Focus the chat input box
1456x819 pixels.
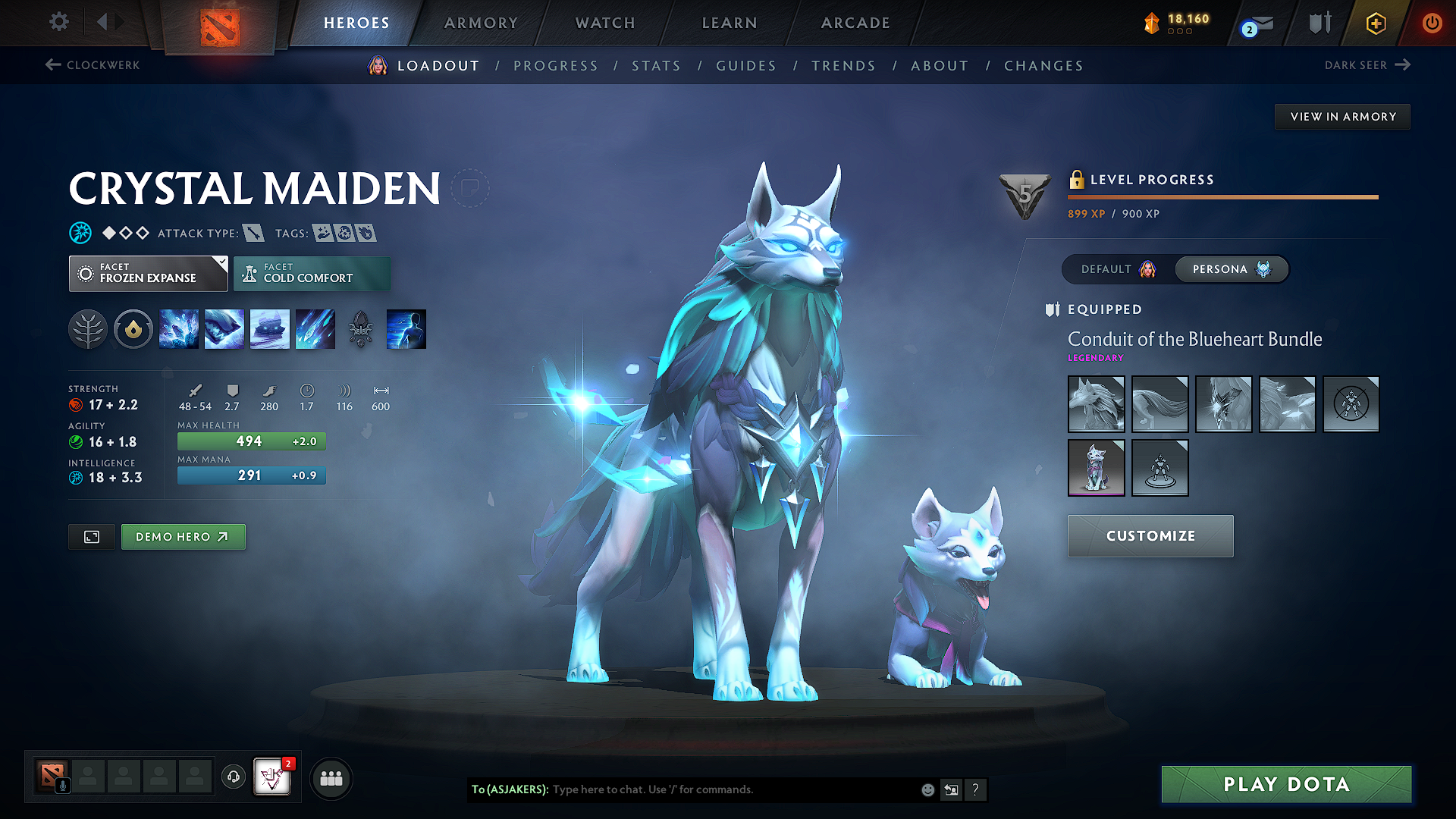[728, 789]
